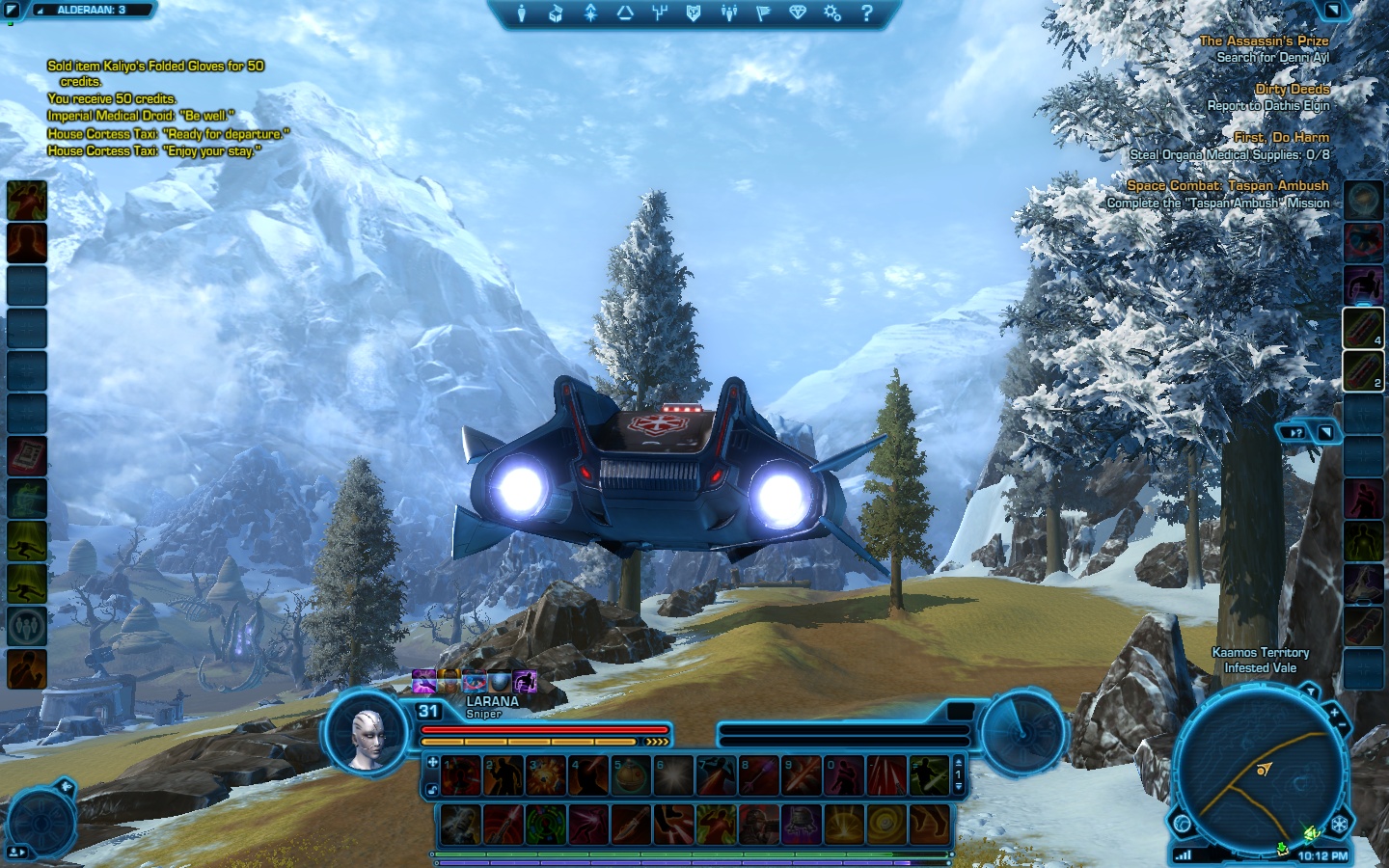Image resolution: width=1389 pixels, height=868 pixels.
Task: Open the character sheet icon in top menu
Action: click(522, 14)
